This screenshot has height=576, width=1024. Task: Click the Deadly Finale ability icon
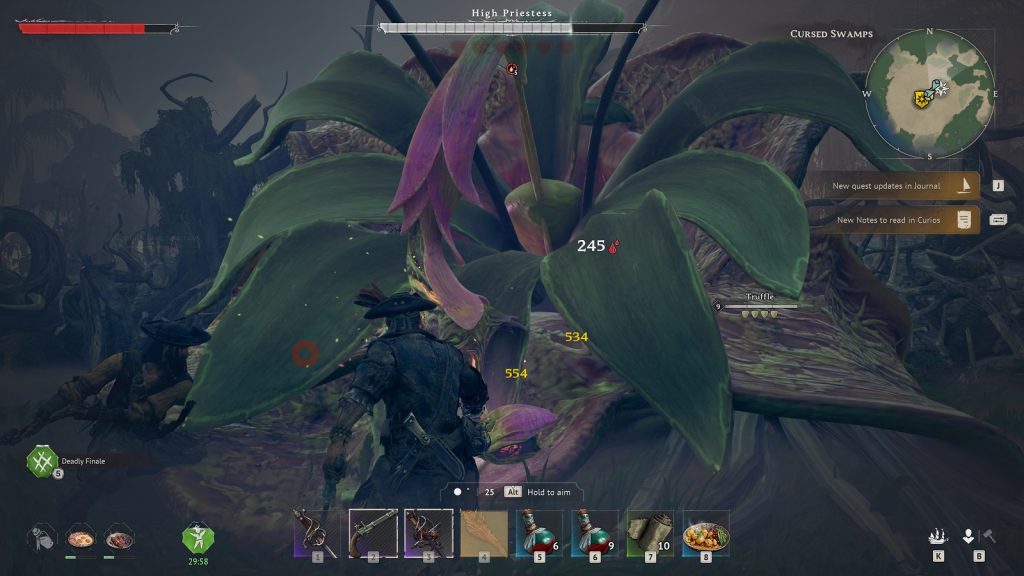coord(41,461)
